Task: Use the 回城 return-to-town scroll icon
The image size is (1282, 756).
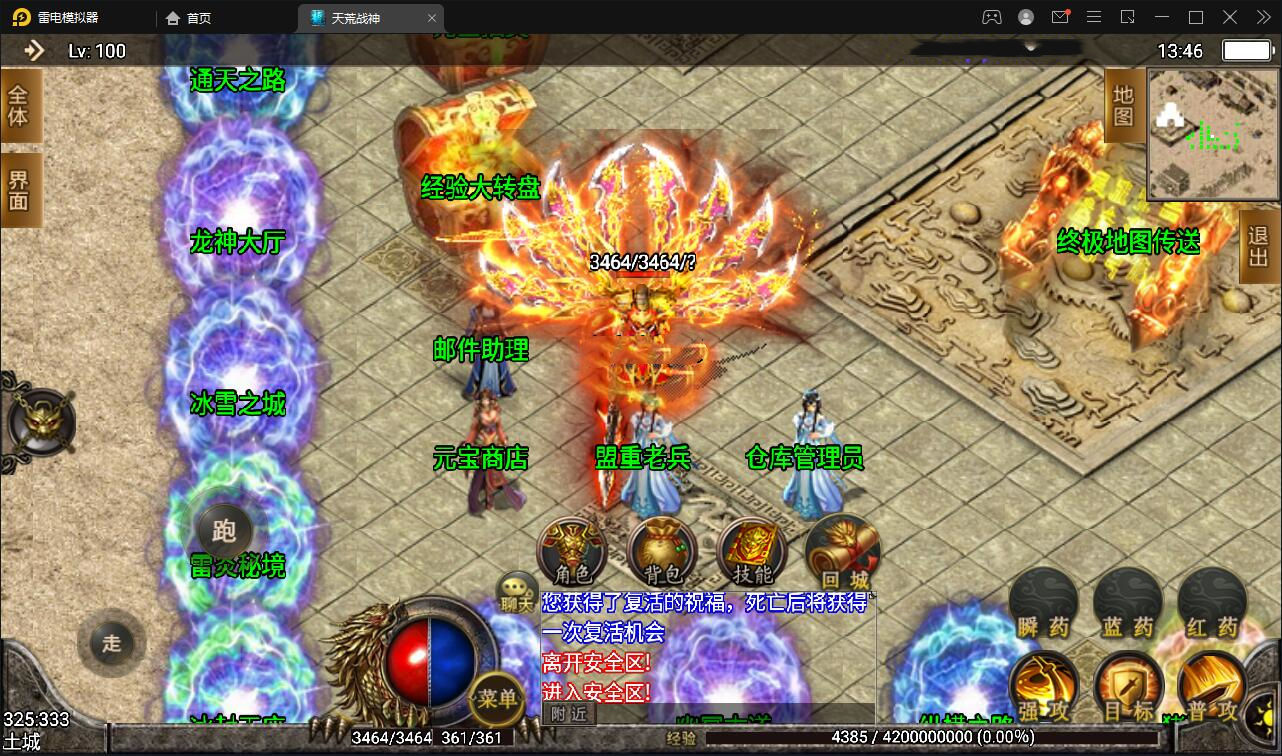Action: coord(841,550)
